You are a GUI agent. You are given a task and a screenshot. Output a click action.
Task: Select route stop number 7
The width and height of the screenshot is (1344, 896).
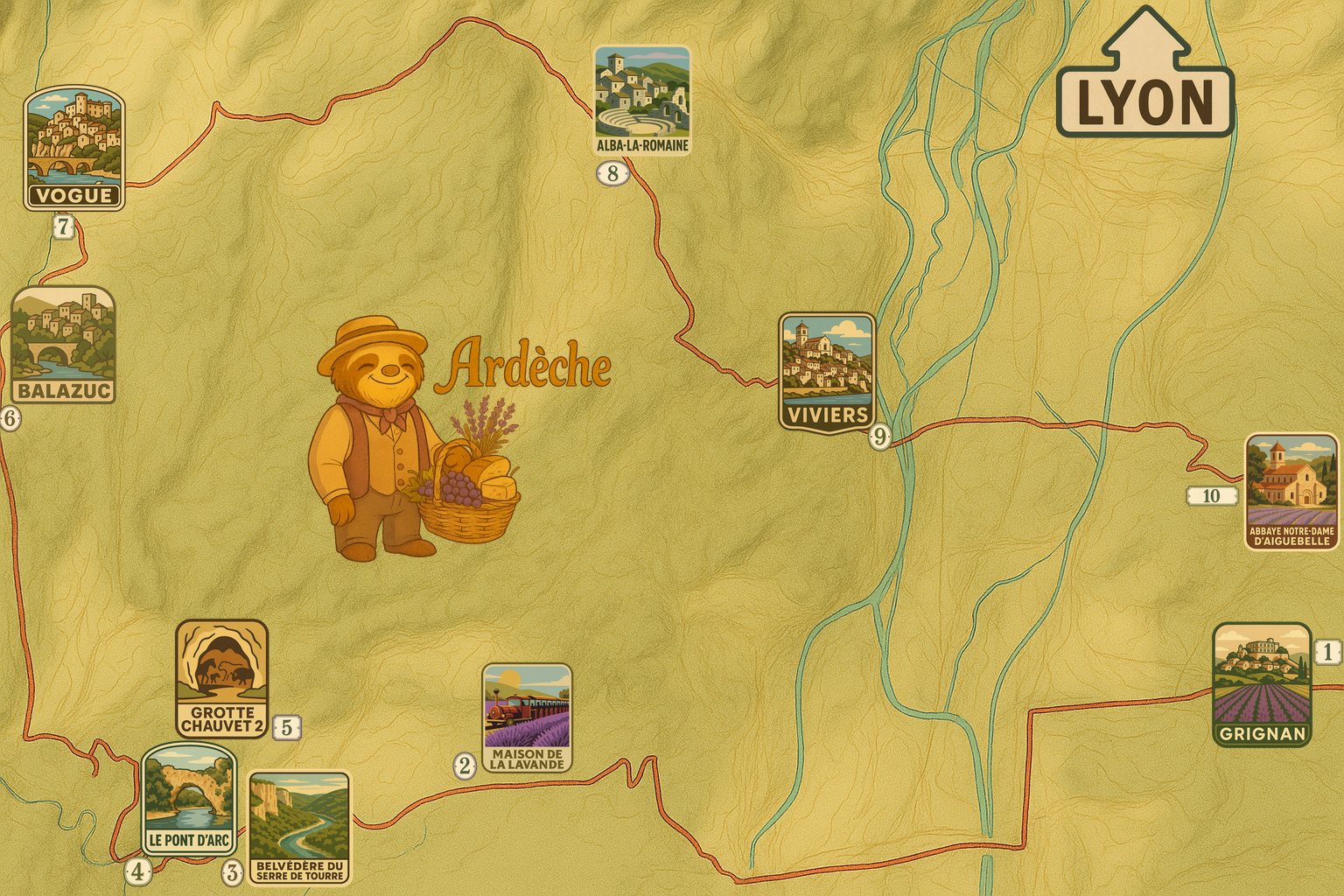63,227
